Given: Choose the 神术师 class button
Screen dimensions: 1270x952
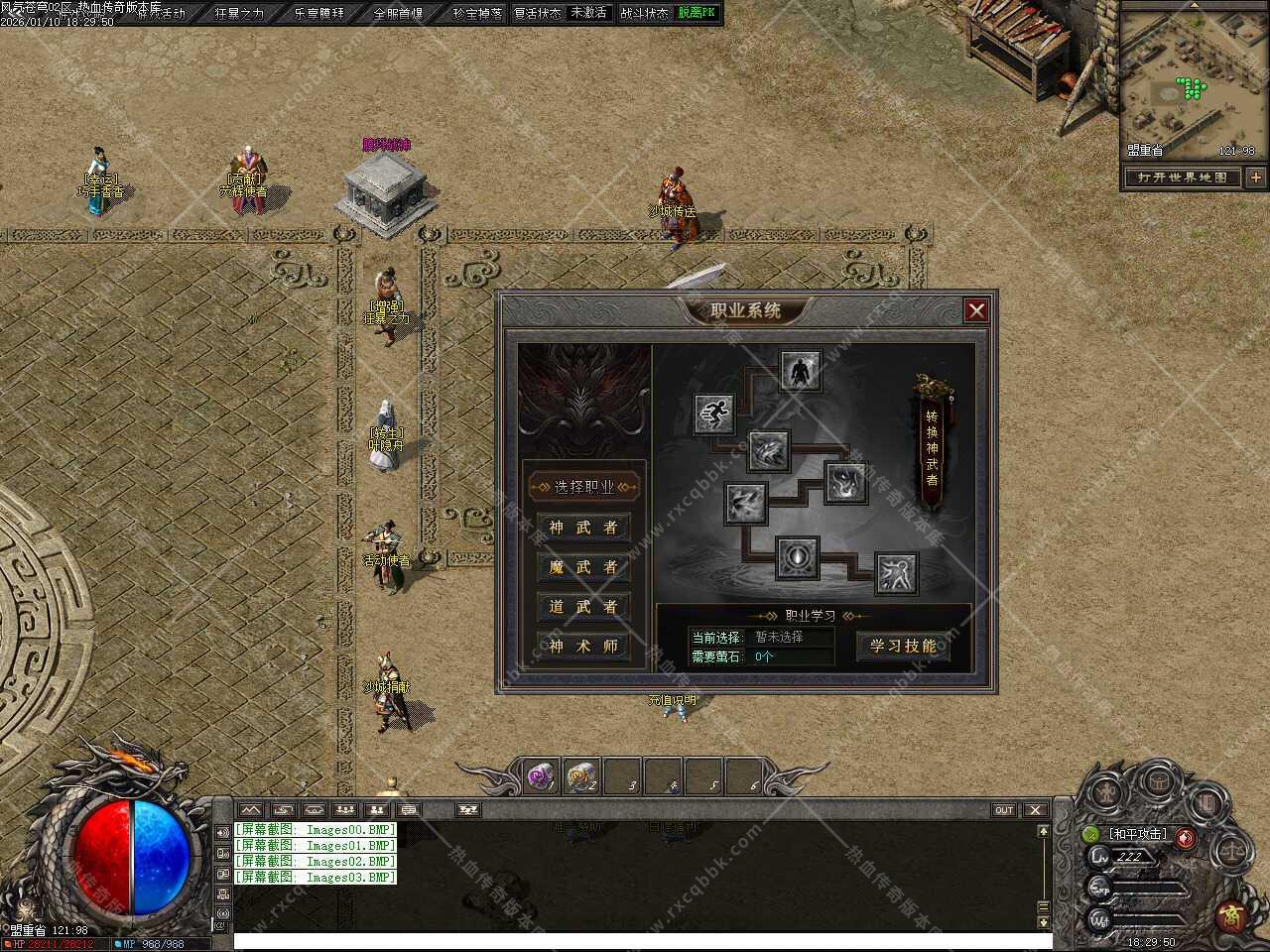Looking at the screenshot, I should click(x=583, y=646).
